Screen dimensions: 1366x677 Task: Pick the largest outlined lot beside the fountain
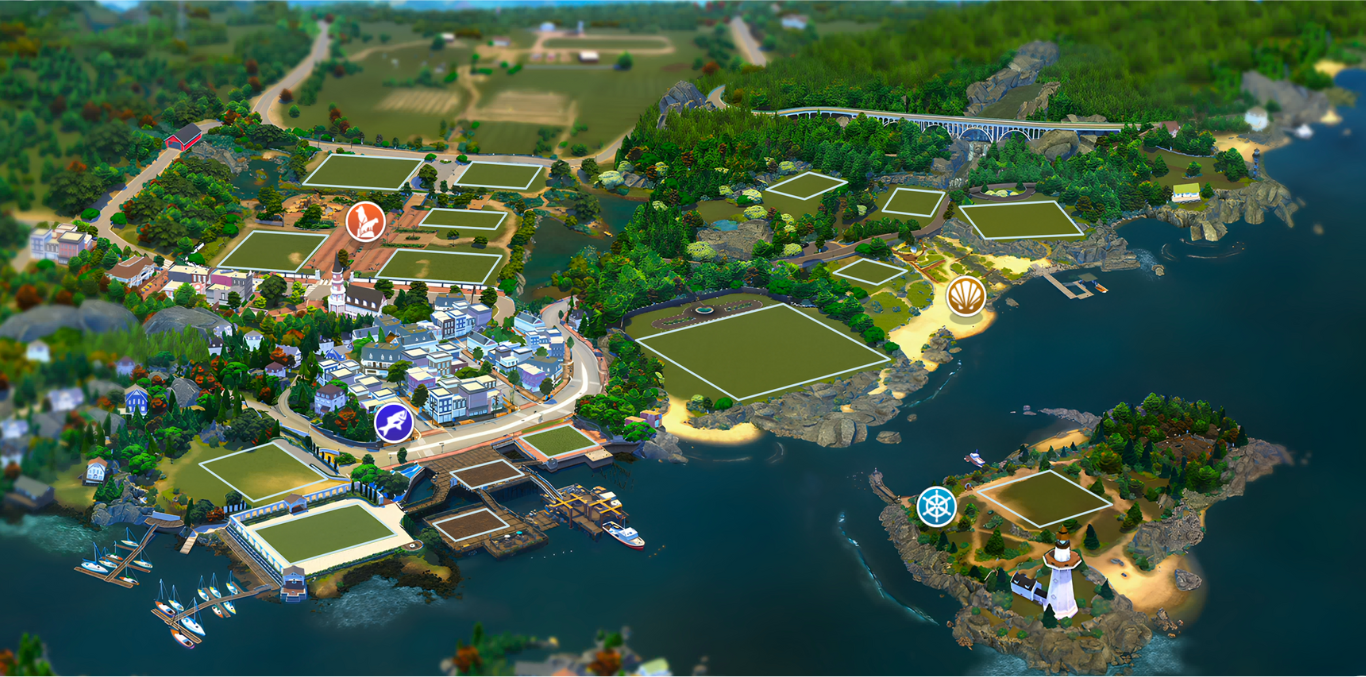pyautogui.click(x=763, y=350)
